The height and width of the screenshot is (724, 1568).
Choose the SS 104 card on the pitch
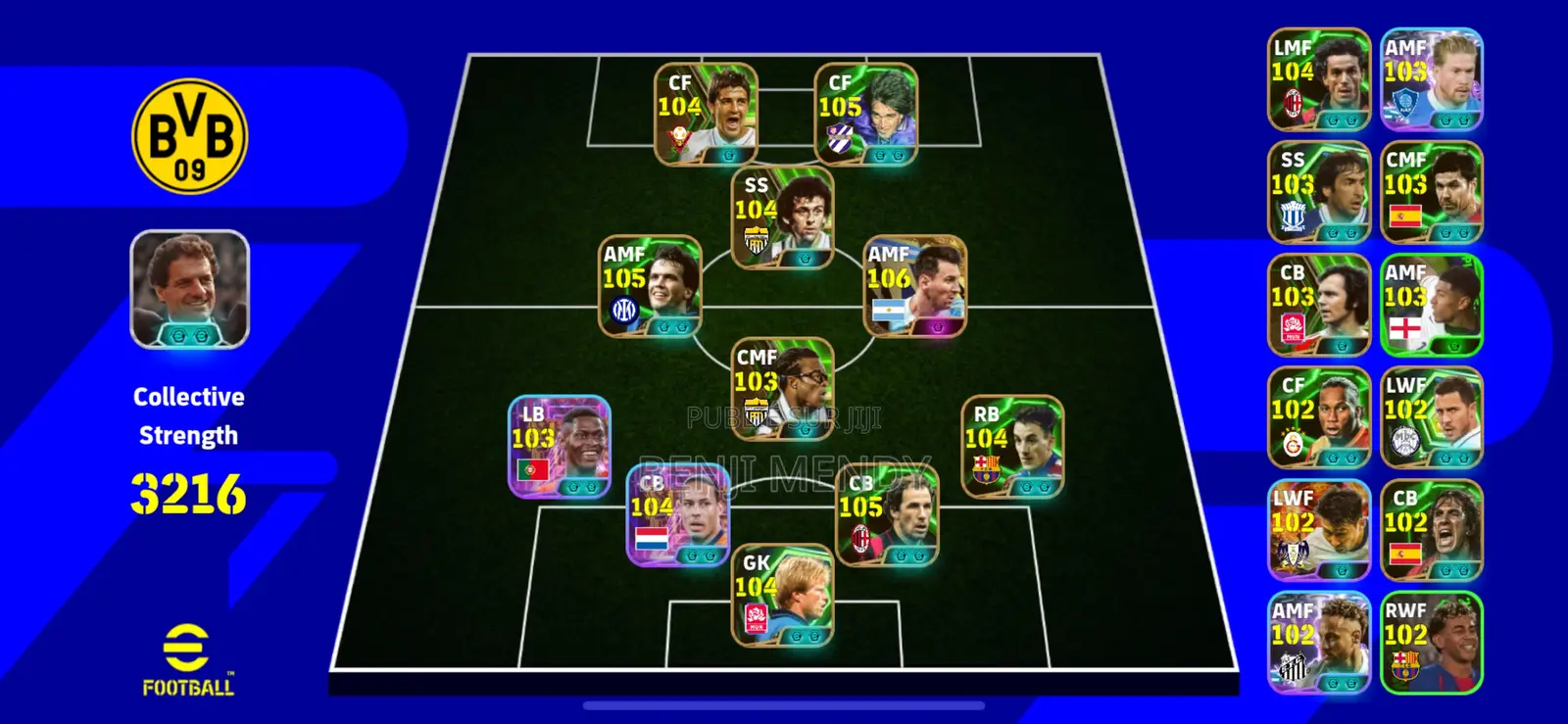782,217
